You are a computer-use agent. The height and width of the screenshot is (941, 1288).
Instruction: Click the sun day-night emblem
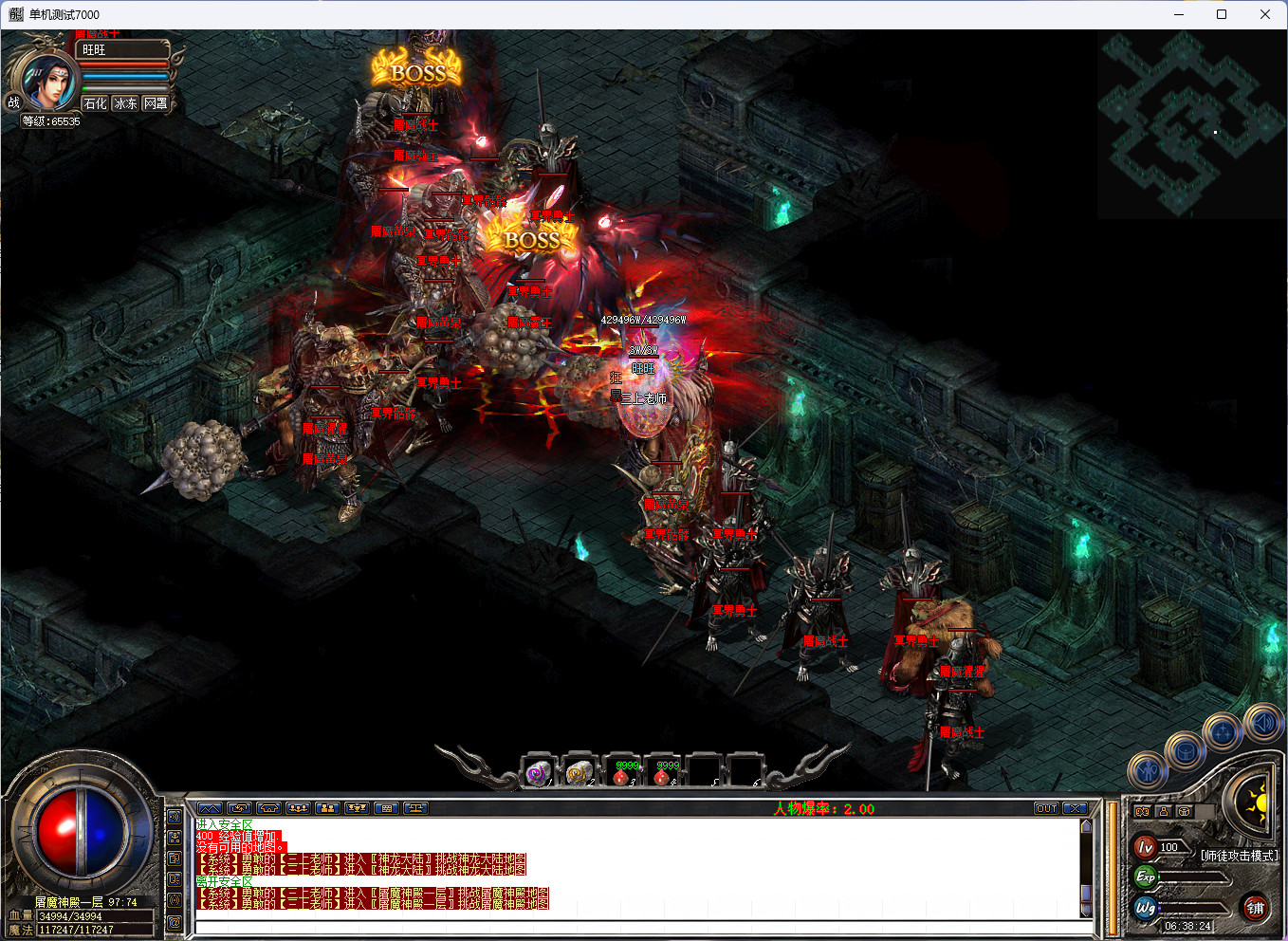coord(1256,803)
